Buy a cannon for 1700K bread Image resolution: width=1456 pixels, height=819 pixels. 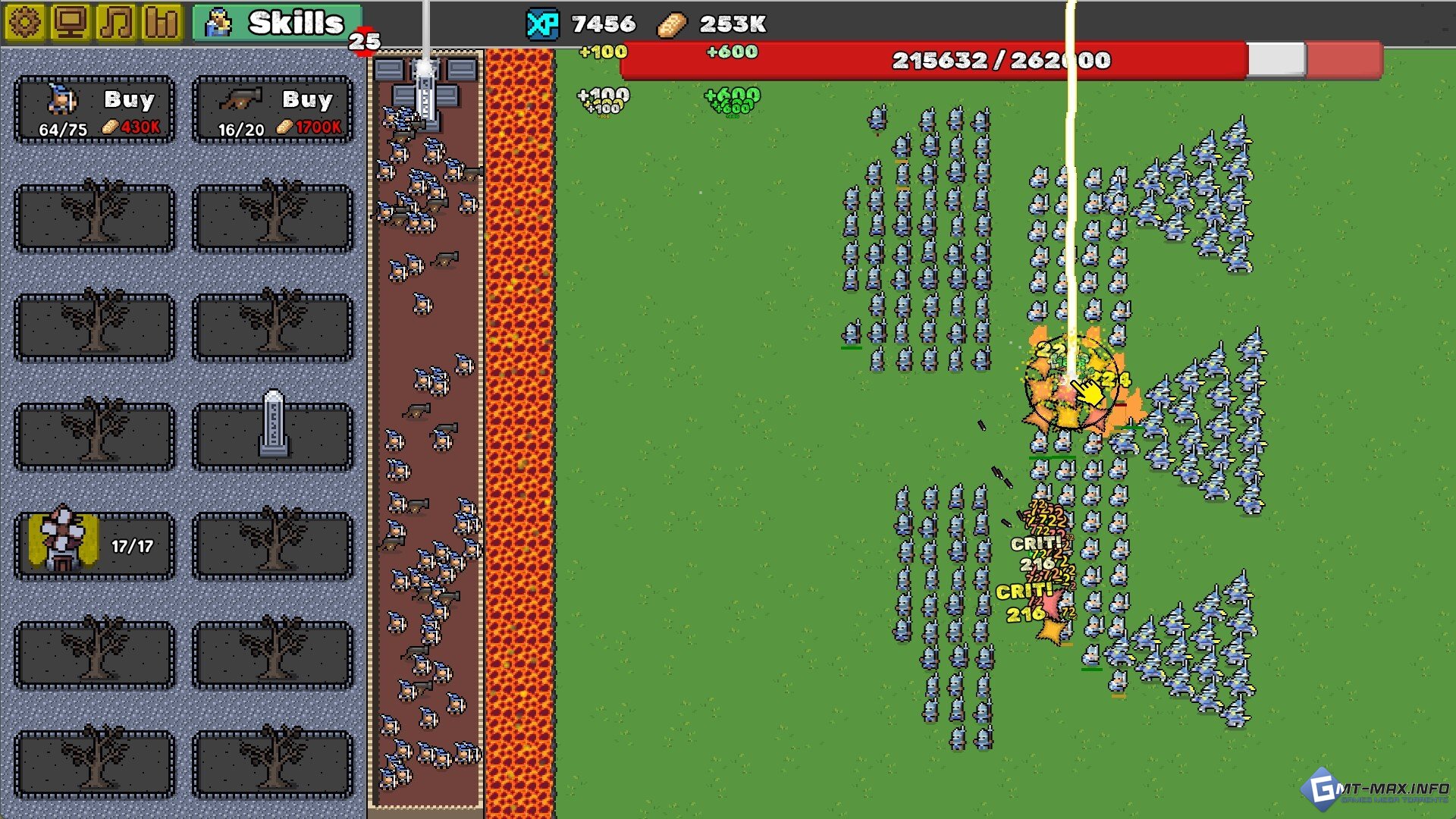[273, 110]
